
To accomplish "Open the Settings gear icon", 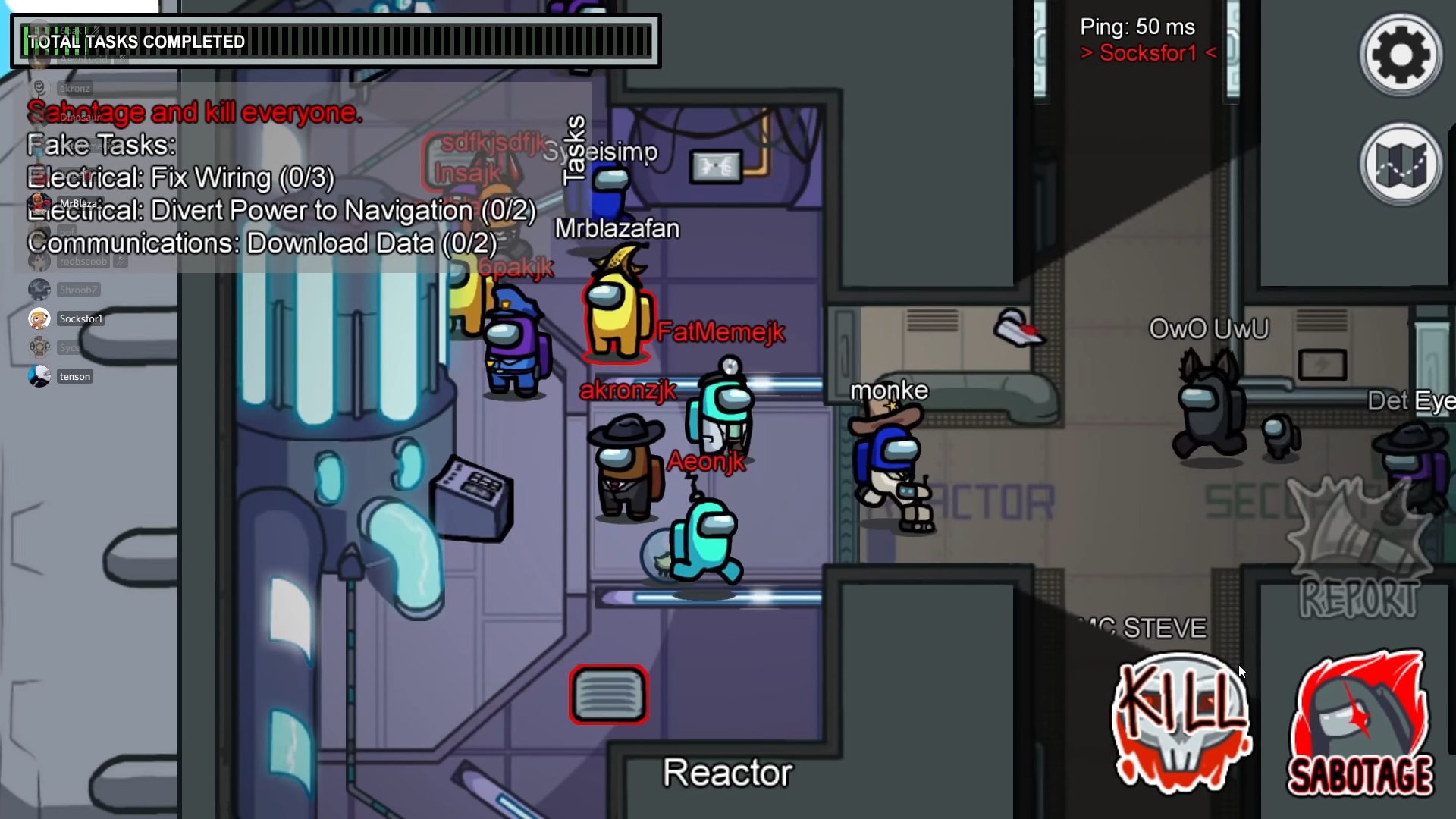I will pyautogui.click(x=1399, y=54).
